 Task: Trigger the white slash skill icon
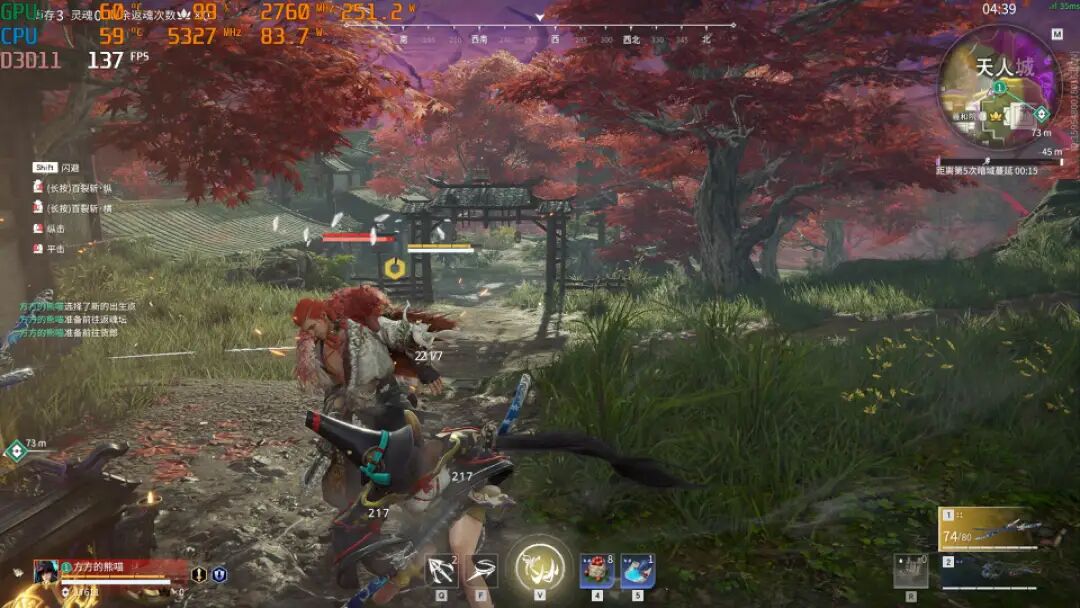click(x=482, y=569)
